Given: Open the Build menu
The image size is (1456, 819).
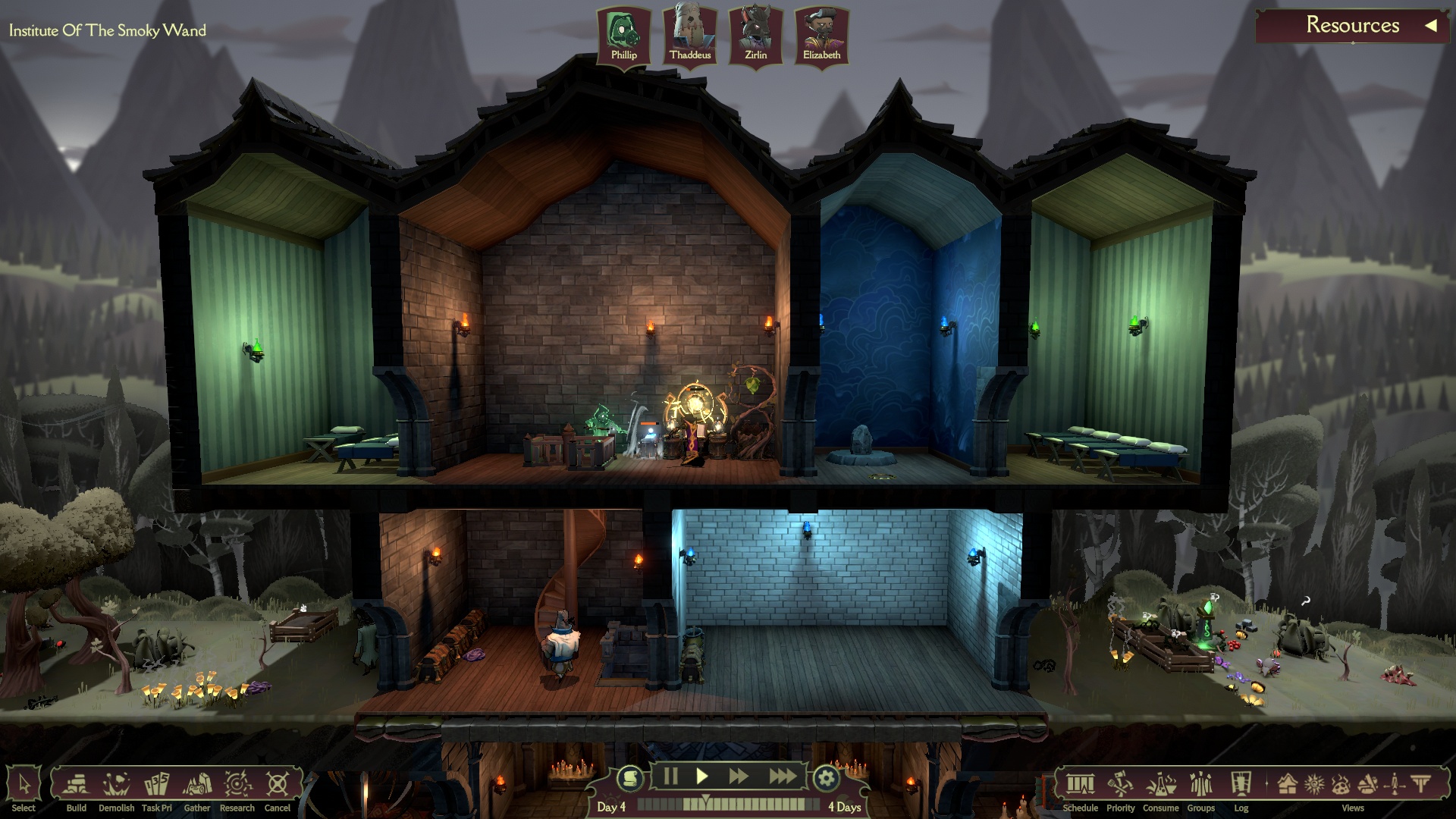Looking at the screenshot, I should (x=76, y=786).
